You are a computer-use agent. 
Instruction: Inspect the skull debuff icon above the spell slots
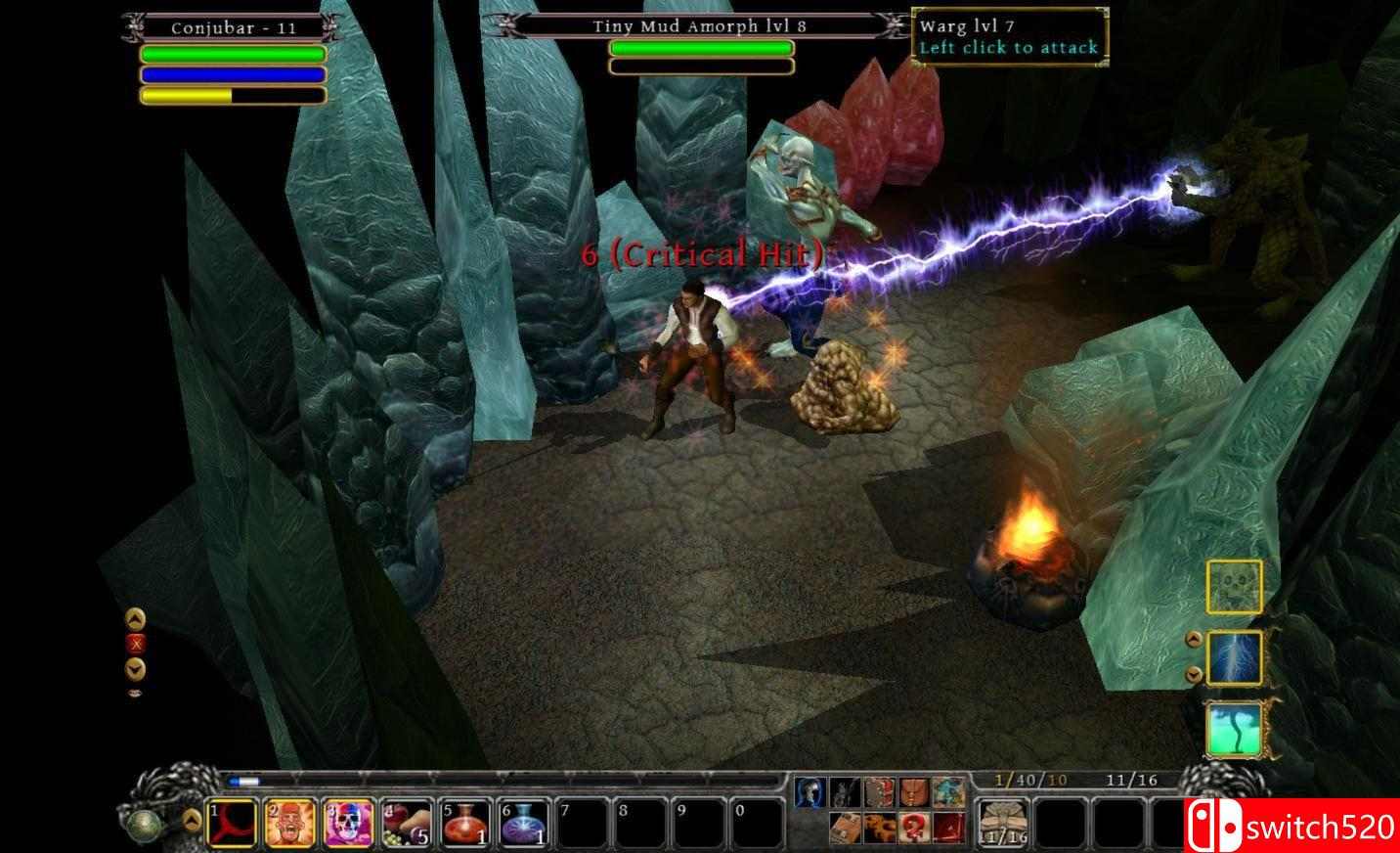pos(1235,588)
